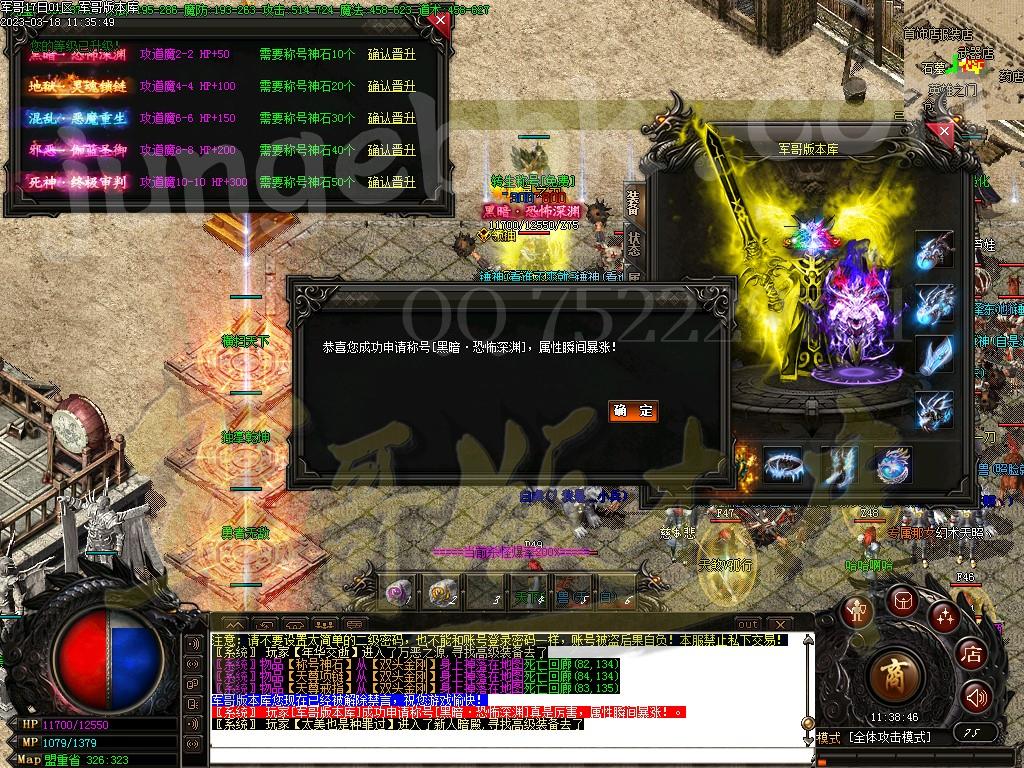This screenshot has width=1024, height=768.
Task: Use the purple item in hotbar slot 1
Action: click(x=399, y=592)
